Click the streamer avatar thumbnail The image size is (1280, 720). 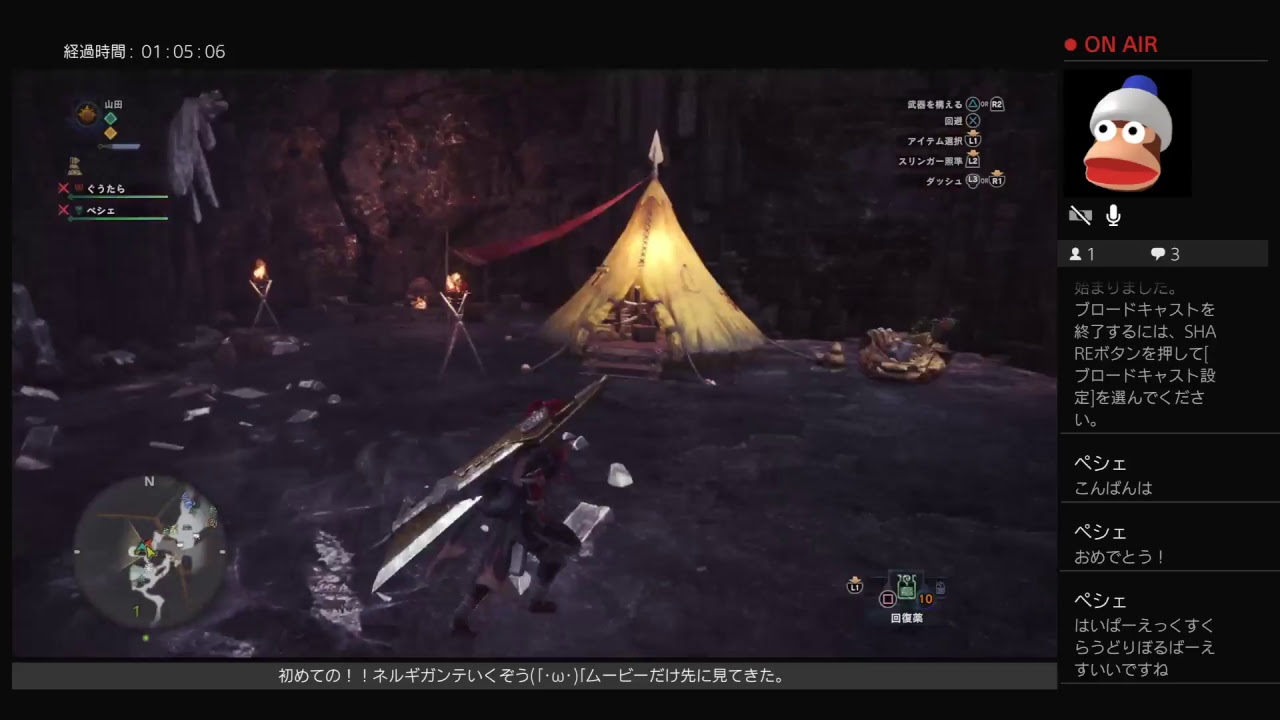(1128, 132)
